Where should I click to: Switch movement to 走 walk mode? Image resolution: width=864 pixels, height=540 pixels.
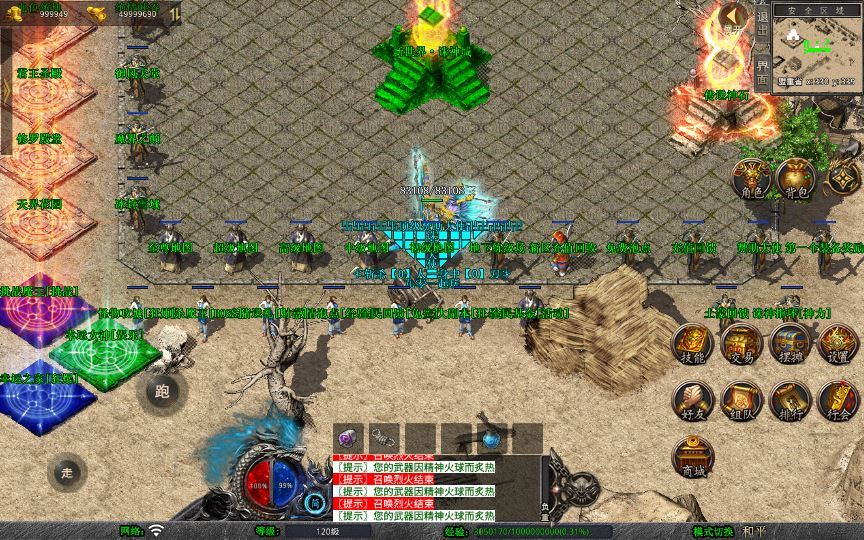pyautogui.click(x=67, y=472)
